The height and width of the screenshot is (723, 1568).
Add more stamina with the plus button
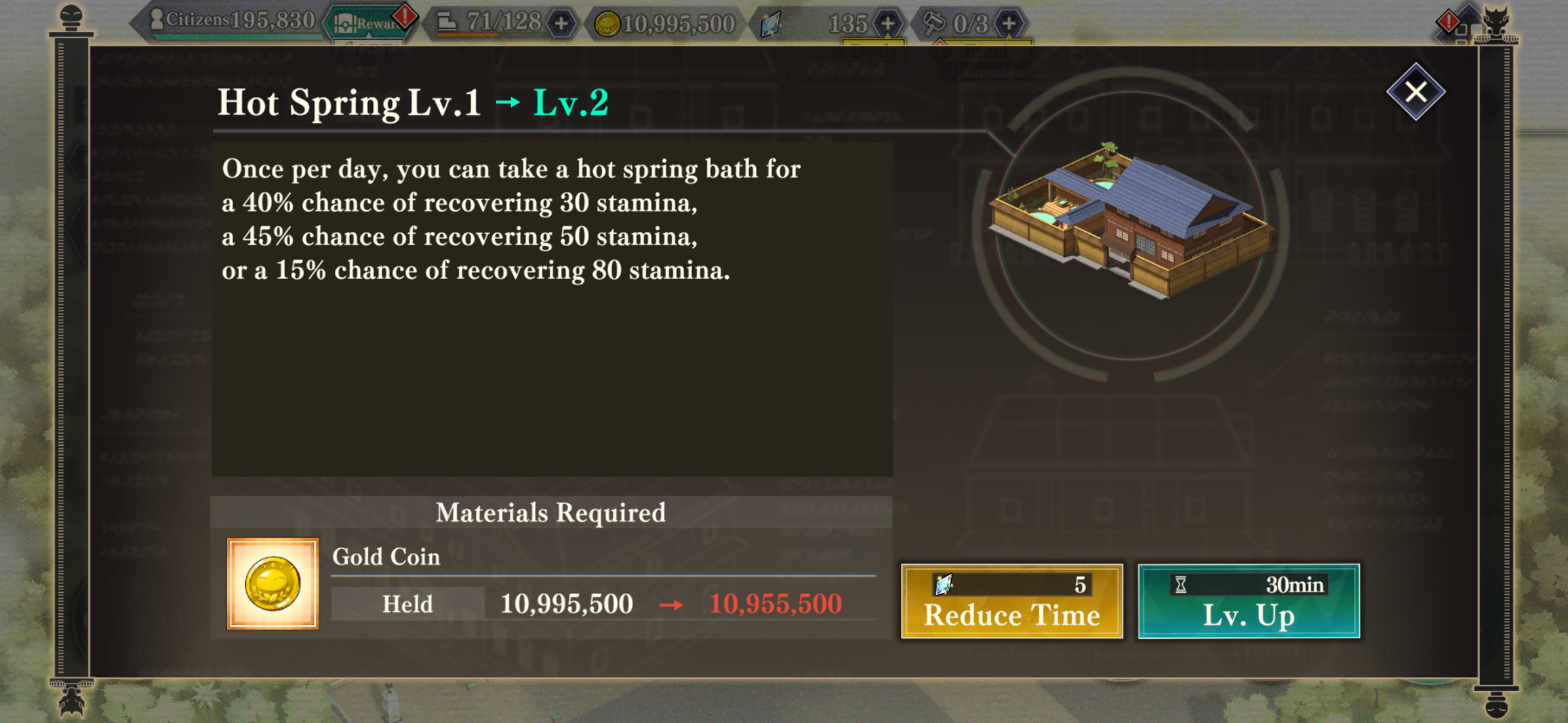pos(561,24)
